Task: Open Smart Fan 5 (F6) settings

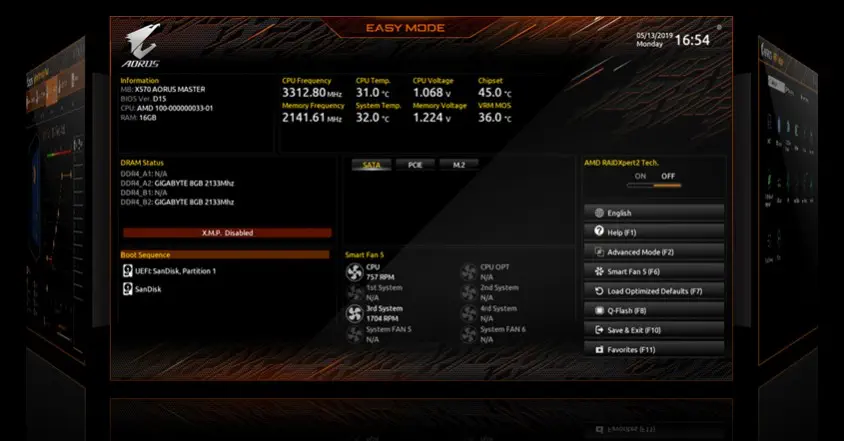Action: (653, 271)
